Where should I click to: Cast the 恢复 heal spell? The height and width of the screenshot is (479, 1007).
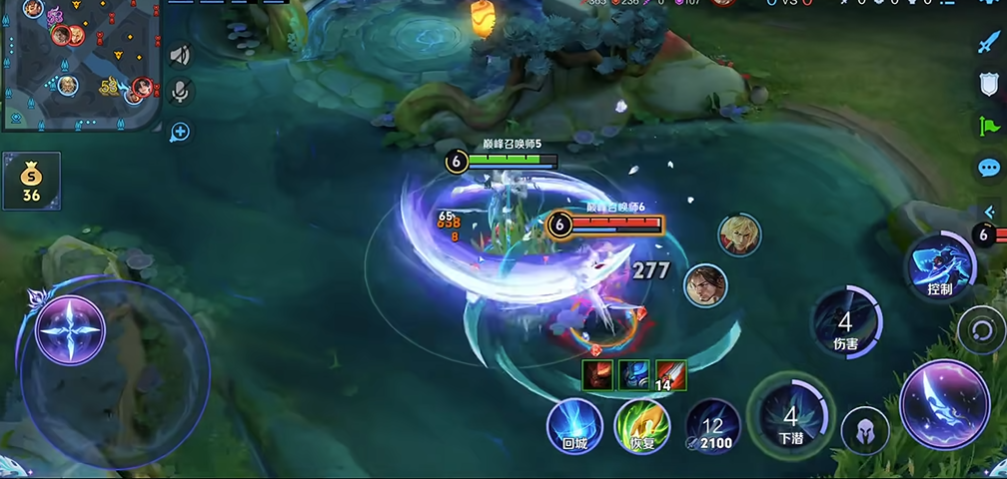point(642,426)
